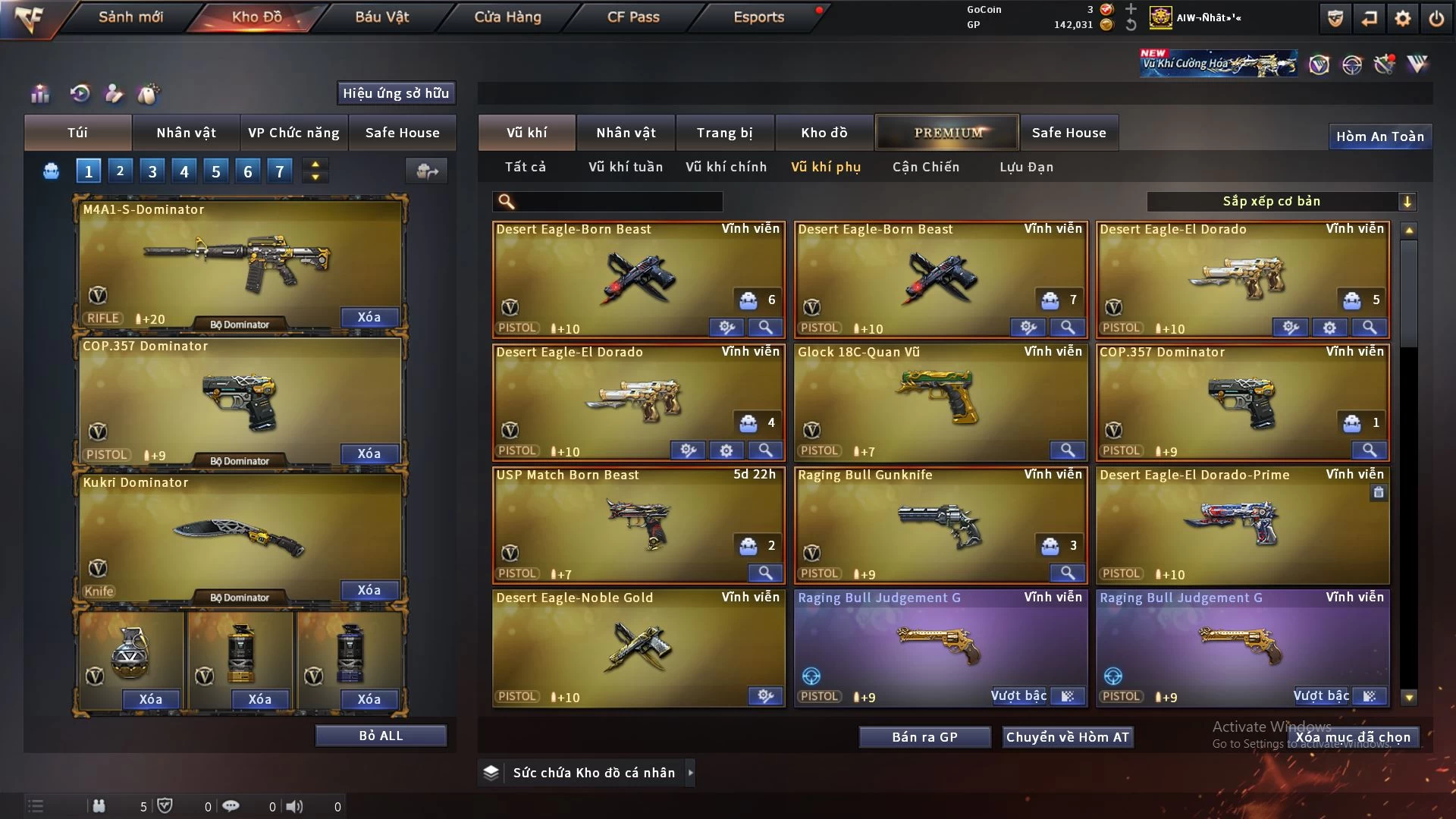
Task: Go to the Sảnh mới lobby
Action: click(x=130, y=17)
